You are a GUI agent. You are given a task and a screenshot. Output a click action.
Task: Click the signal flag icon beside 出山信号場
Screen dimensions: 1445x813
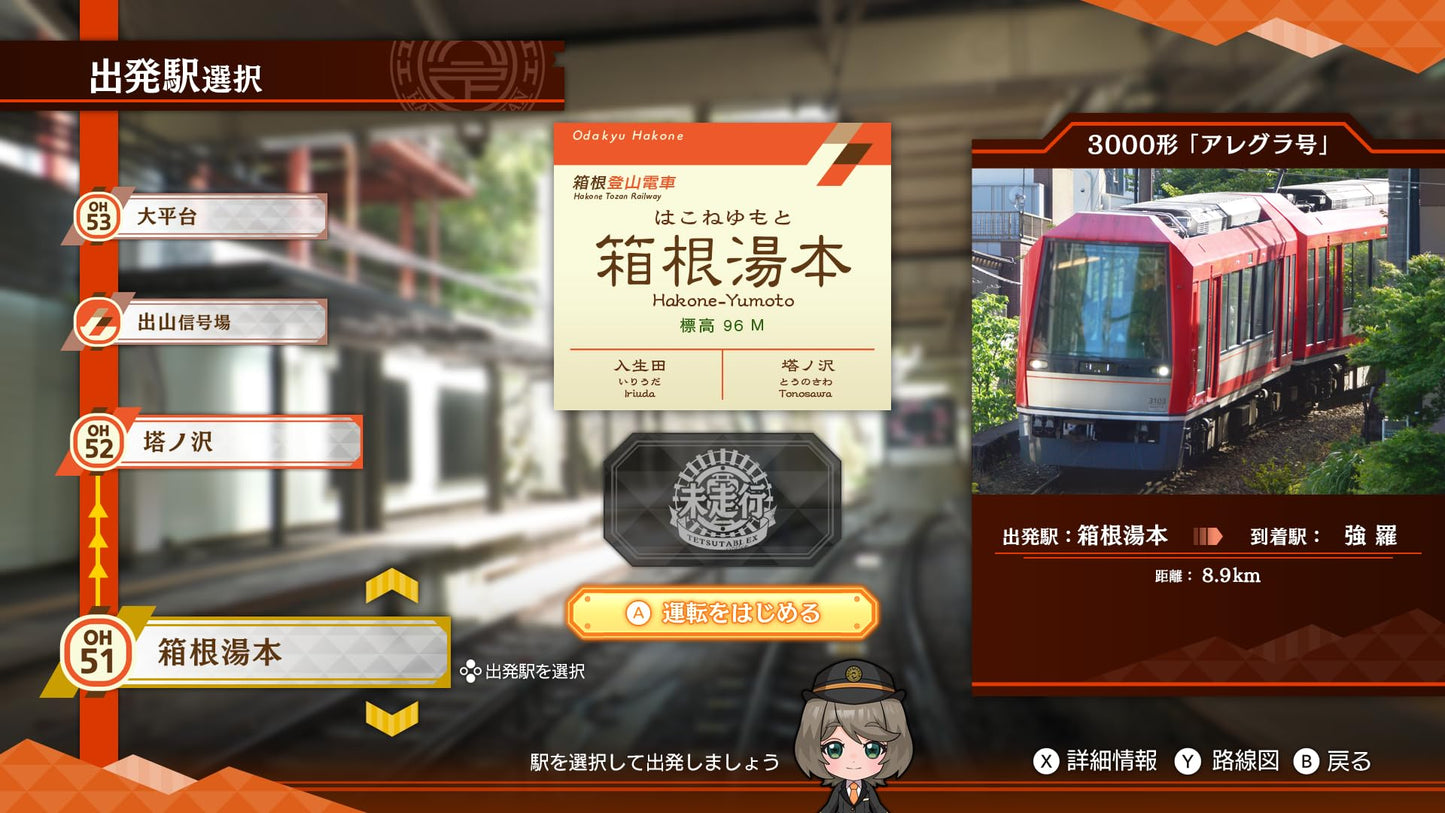(x=99, y=320)
